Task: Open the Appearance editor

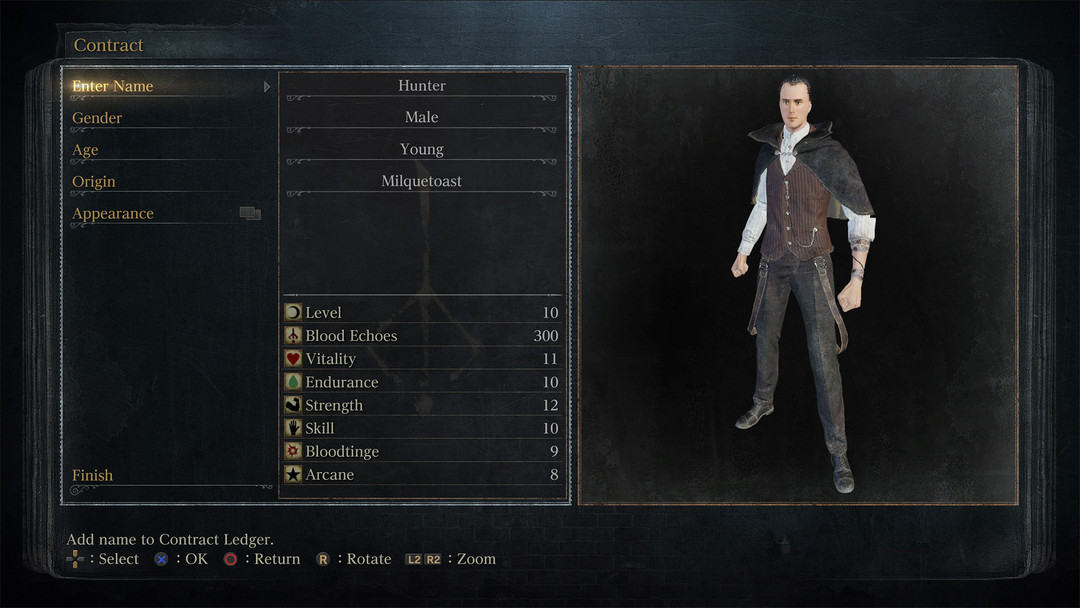Action: 113,214
